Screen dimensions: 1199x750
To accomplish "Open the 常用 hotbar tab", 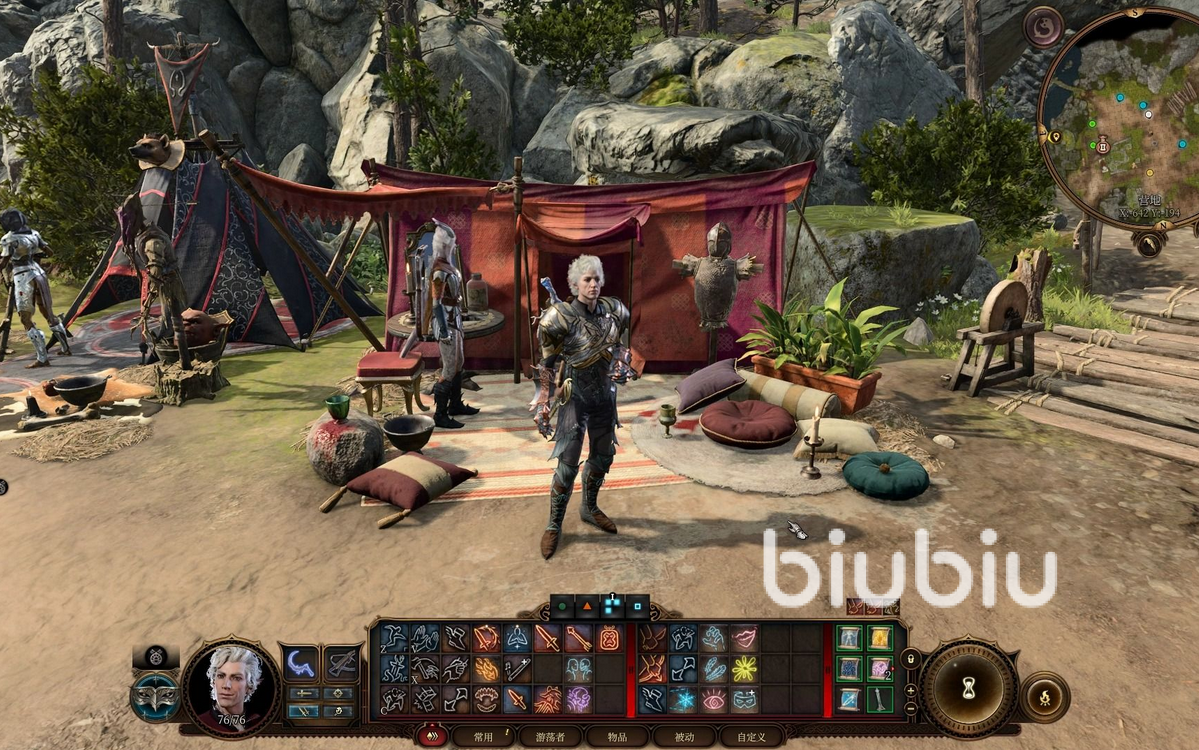I will (484, 737).
